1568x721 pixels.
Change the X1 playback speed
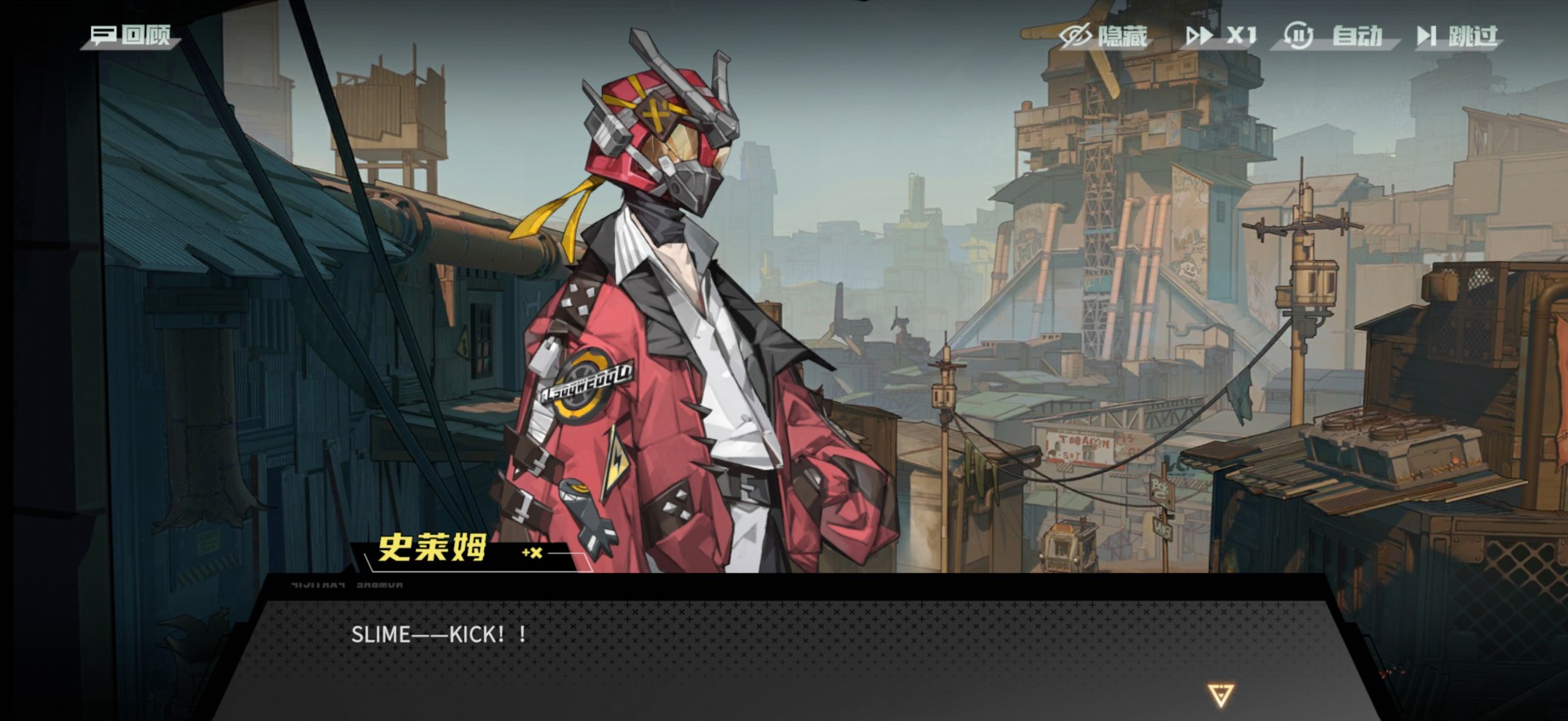click(1221, 36)
